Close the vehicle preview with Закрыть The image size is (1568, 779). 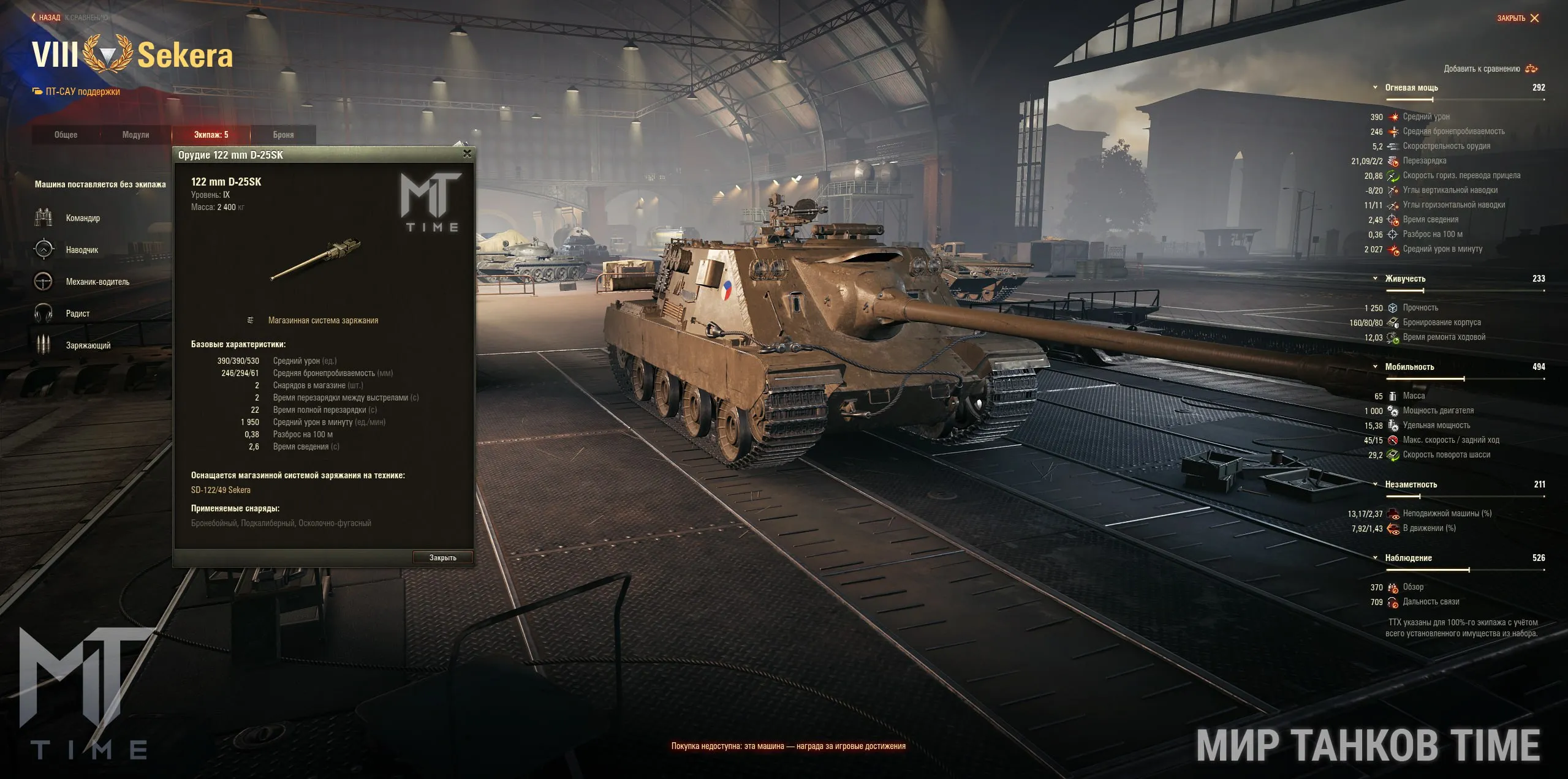click(1518, 18)
